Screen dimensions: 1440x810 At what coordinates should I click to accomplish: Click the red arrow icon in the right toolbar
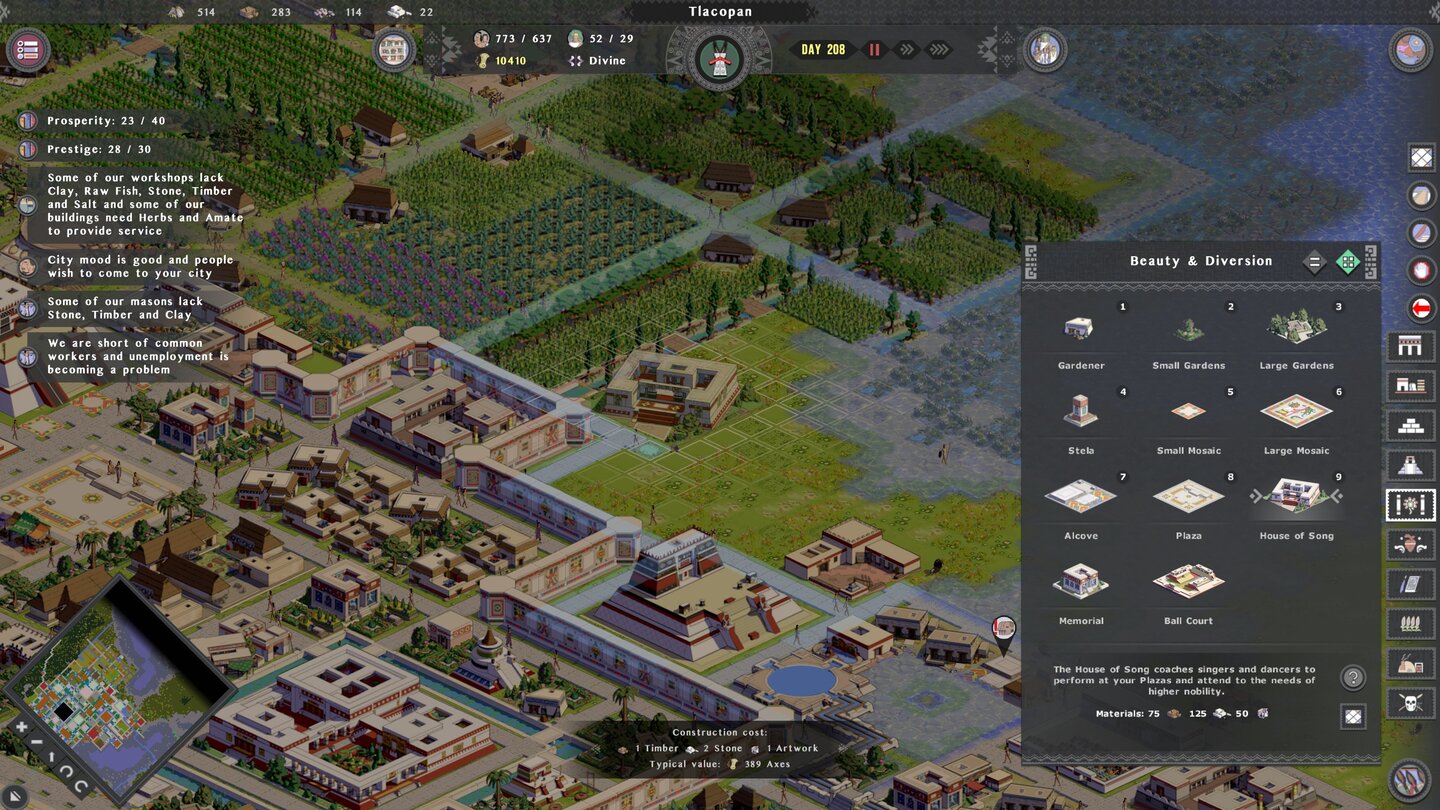click(x=1419, y=308)
